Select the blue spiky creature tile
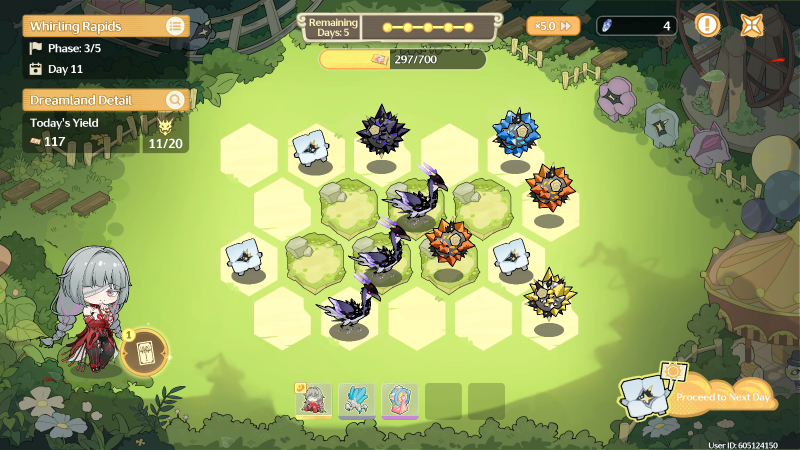 click(x=515, y=133)
